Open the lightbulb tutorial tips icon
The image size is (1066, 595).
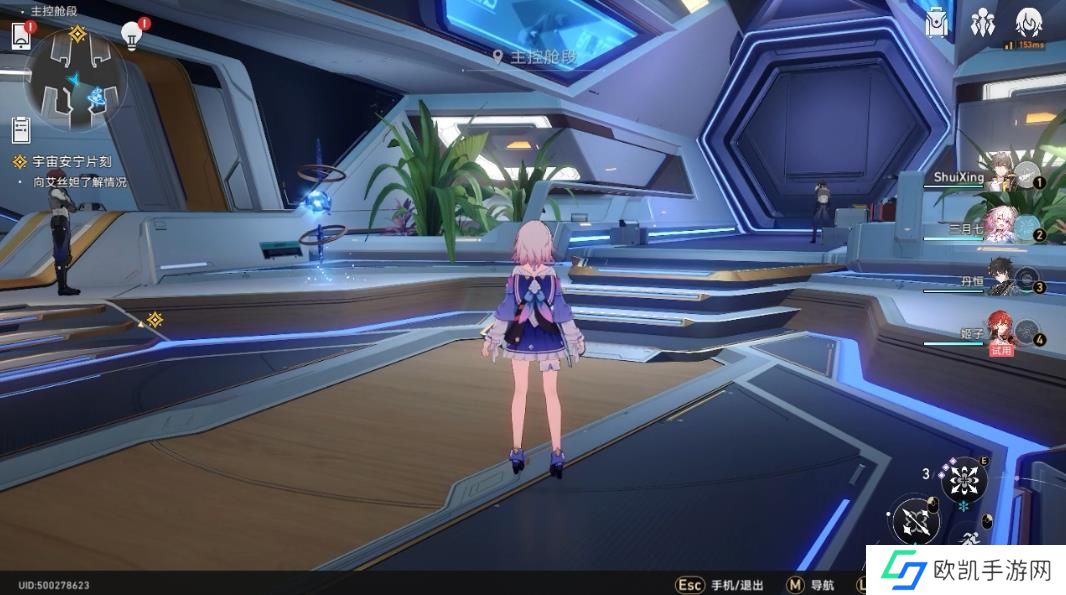[131, 36]
